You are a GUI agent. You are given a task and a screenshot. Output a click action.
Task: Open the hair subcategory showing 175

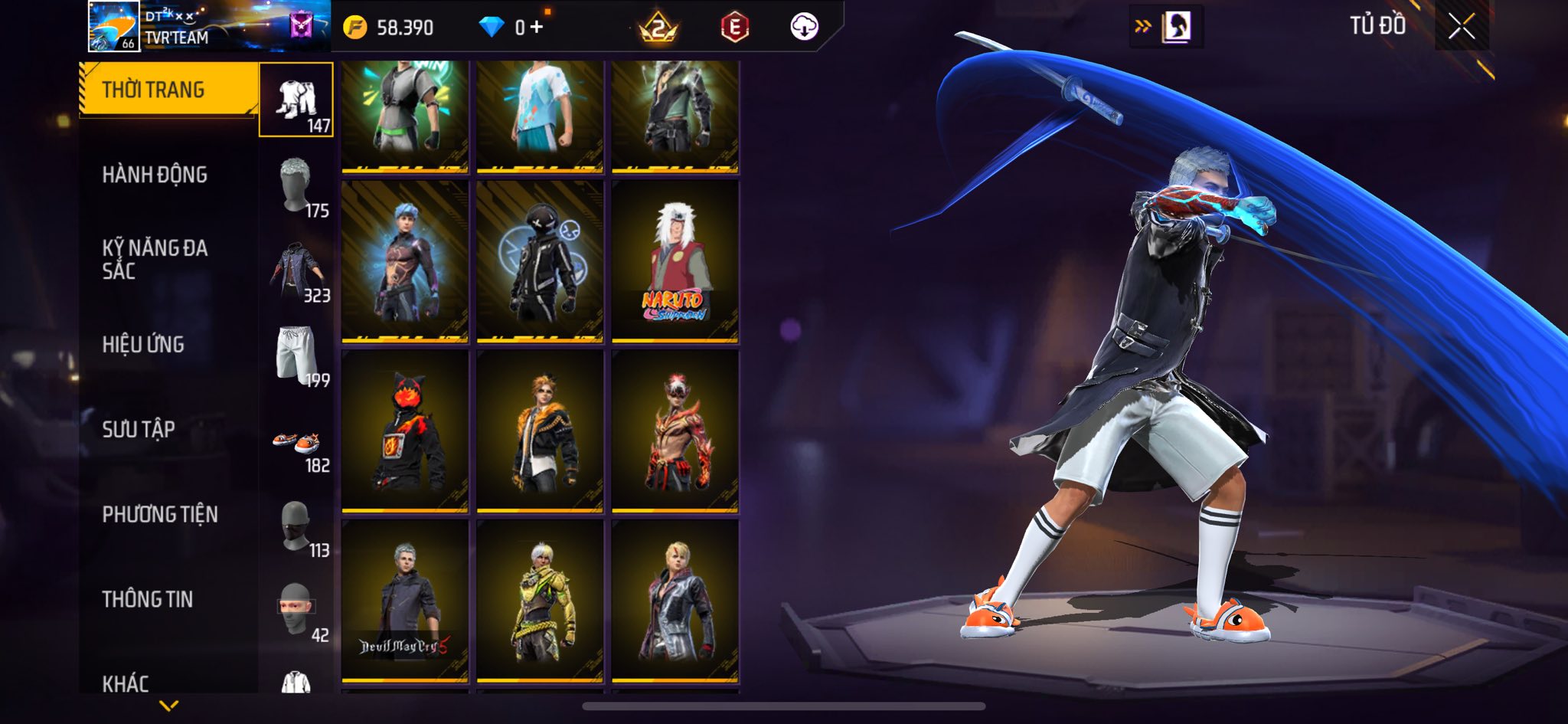(297, 188)
